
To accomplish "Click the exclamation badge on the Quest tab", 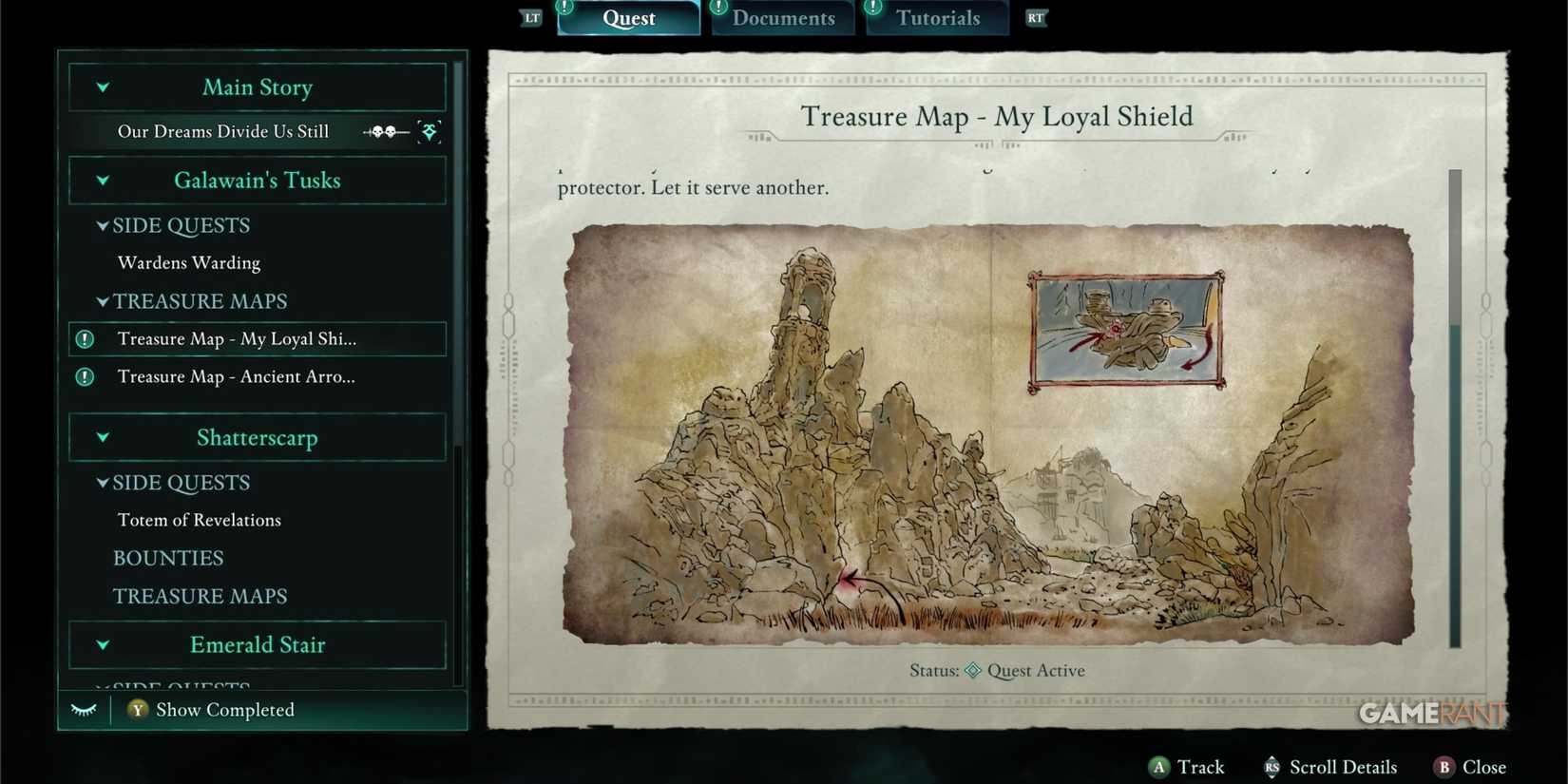I will coord(563,8).
